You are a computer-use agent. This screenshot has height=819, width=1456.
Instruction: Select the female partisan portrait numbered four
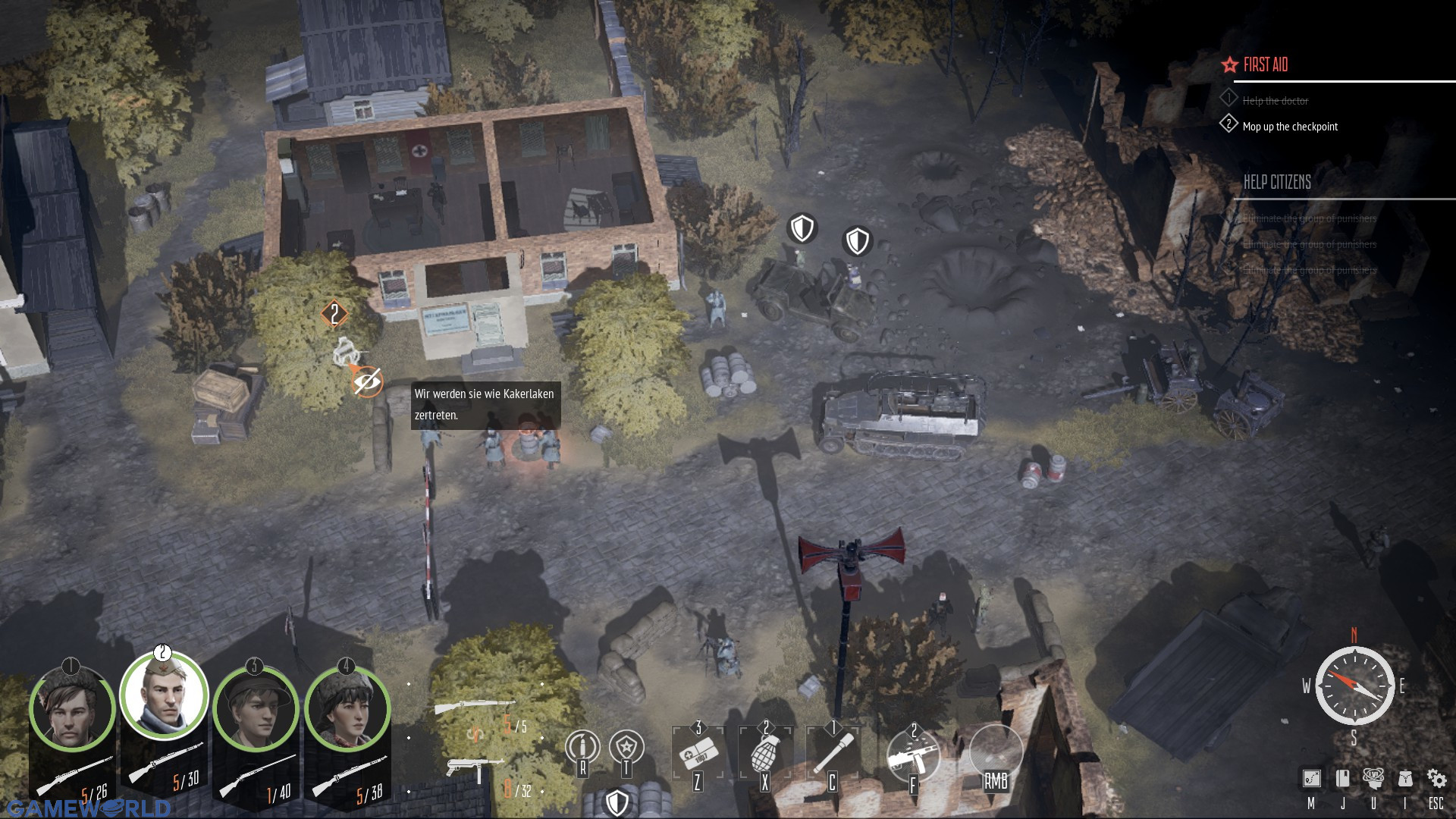tap(347, 710)
